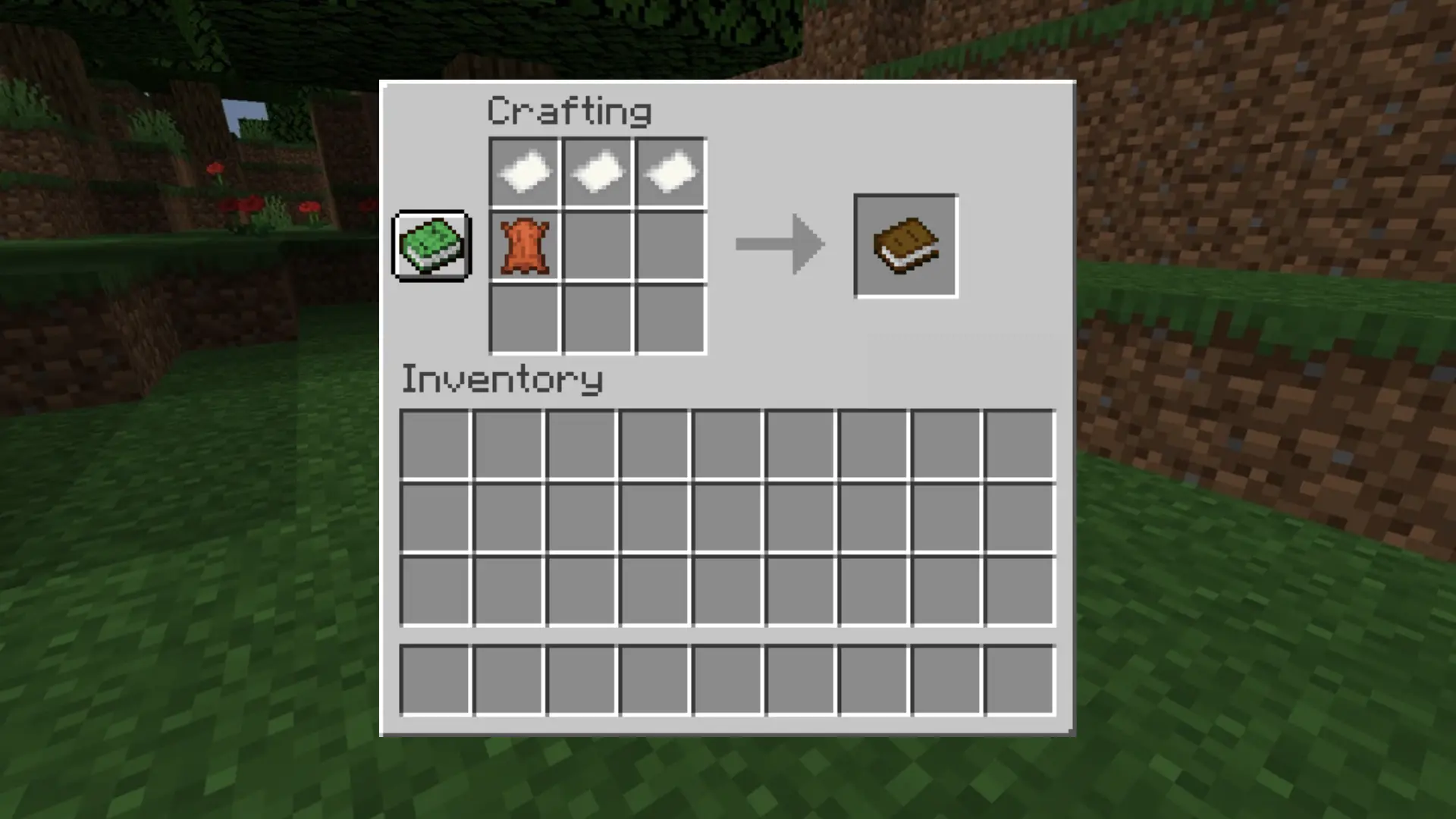Screen dimensions: 1456x819
Task: Toggle the recipe book panel closed
Action: tap(431, 244)
